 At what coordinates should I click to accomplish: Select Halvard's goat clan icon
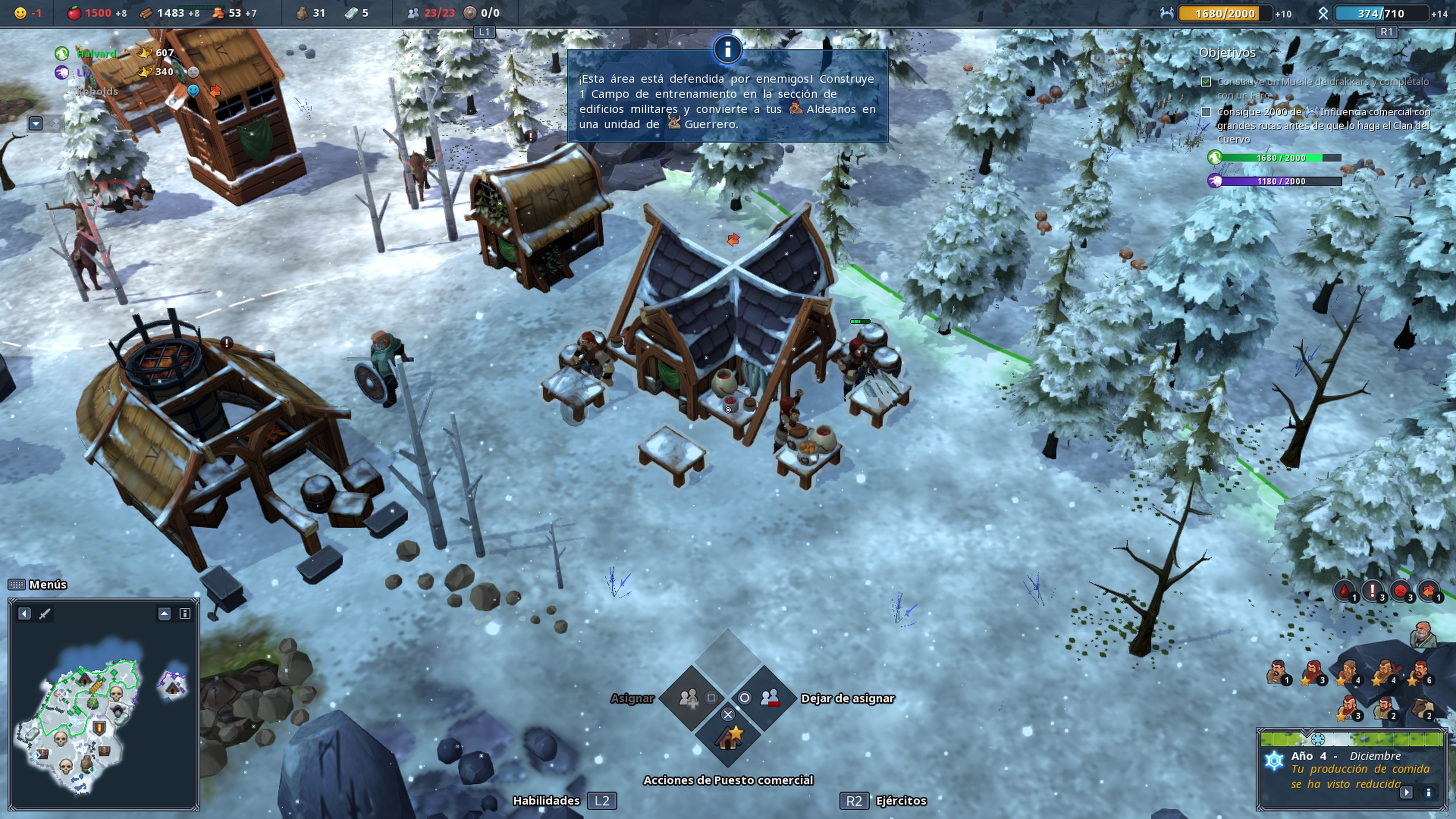pos(61,54)
